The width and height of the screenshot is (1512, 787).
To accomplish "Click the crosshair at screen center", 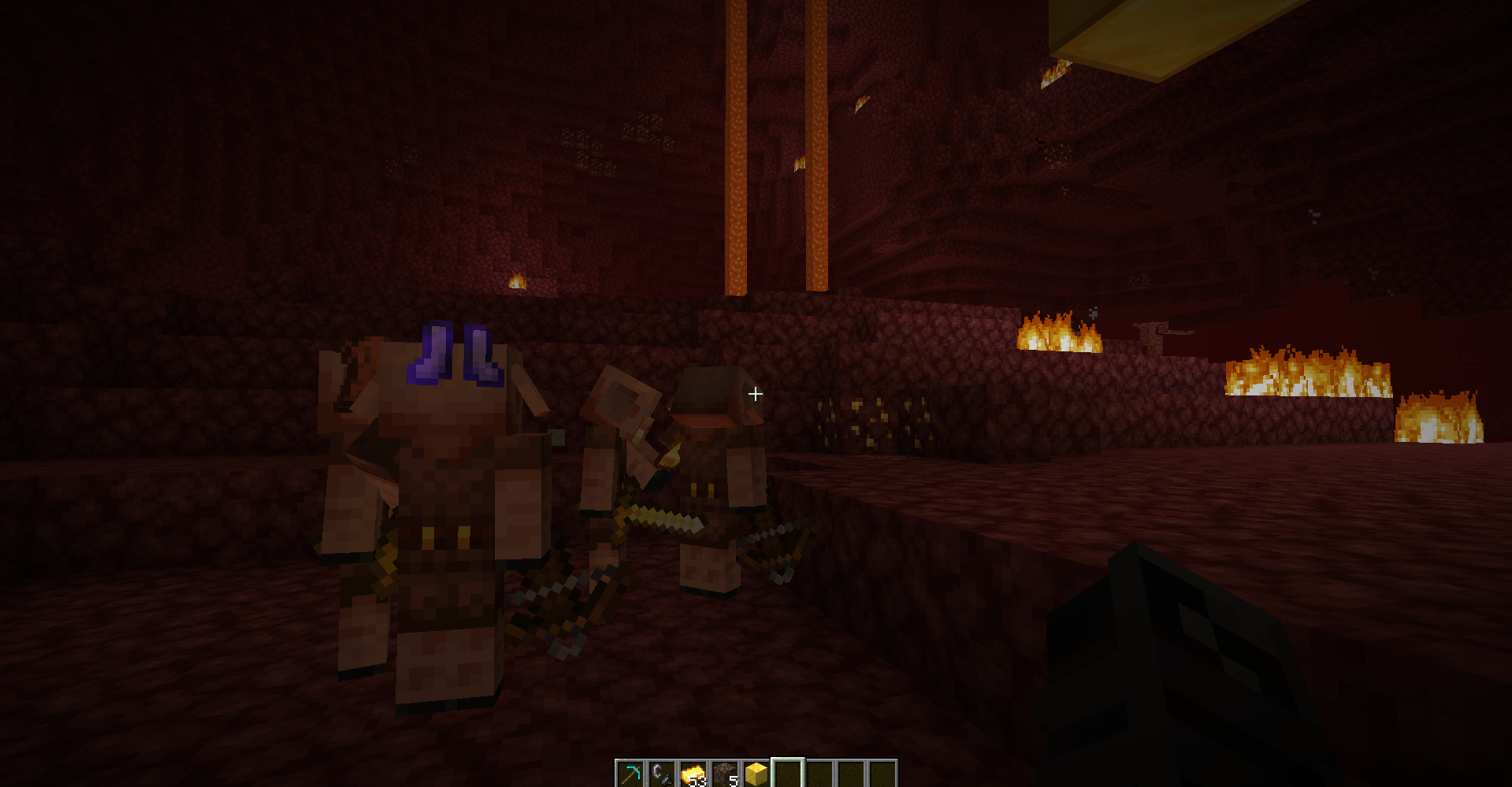I will 755,393.
